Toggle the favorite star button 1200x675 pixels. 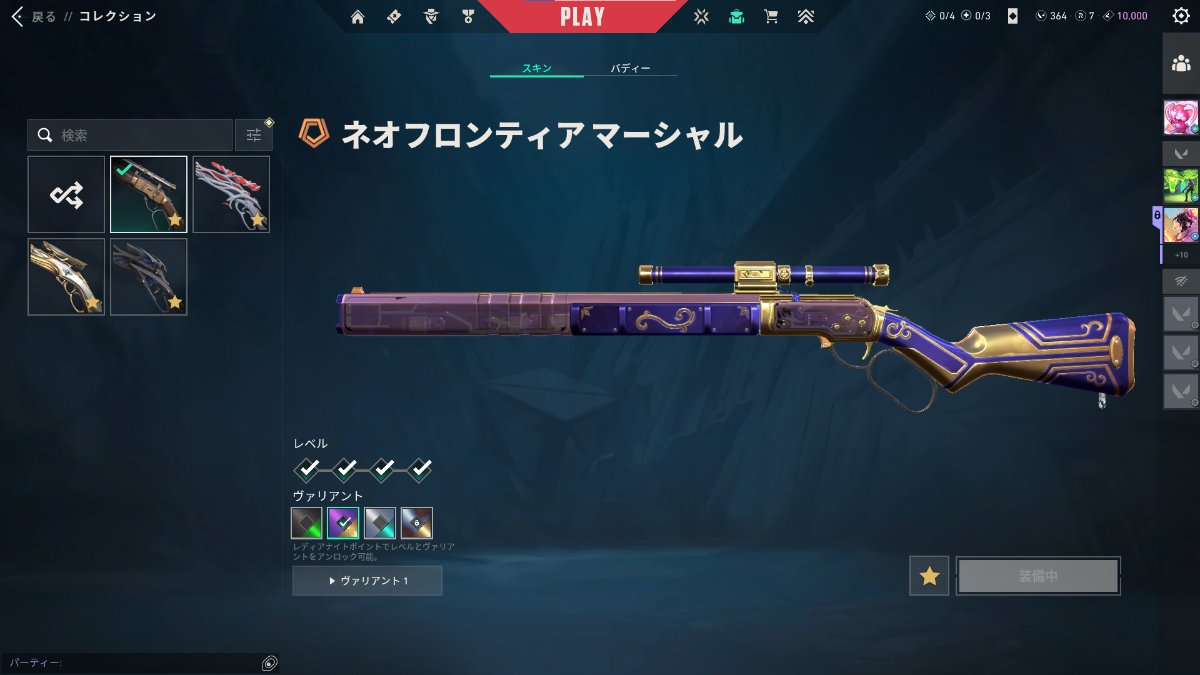[x=929, y=576]
